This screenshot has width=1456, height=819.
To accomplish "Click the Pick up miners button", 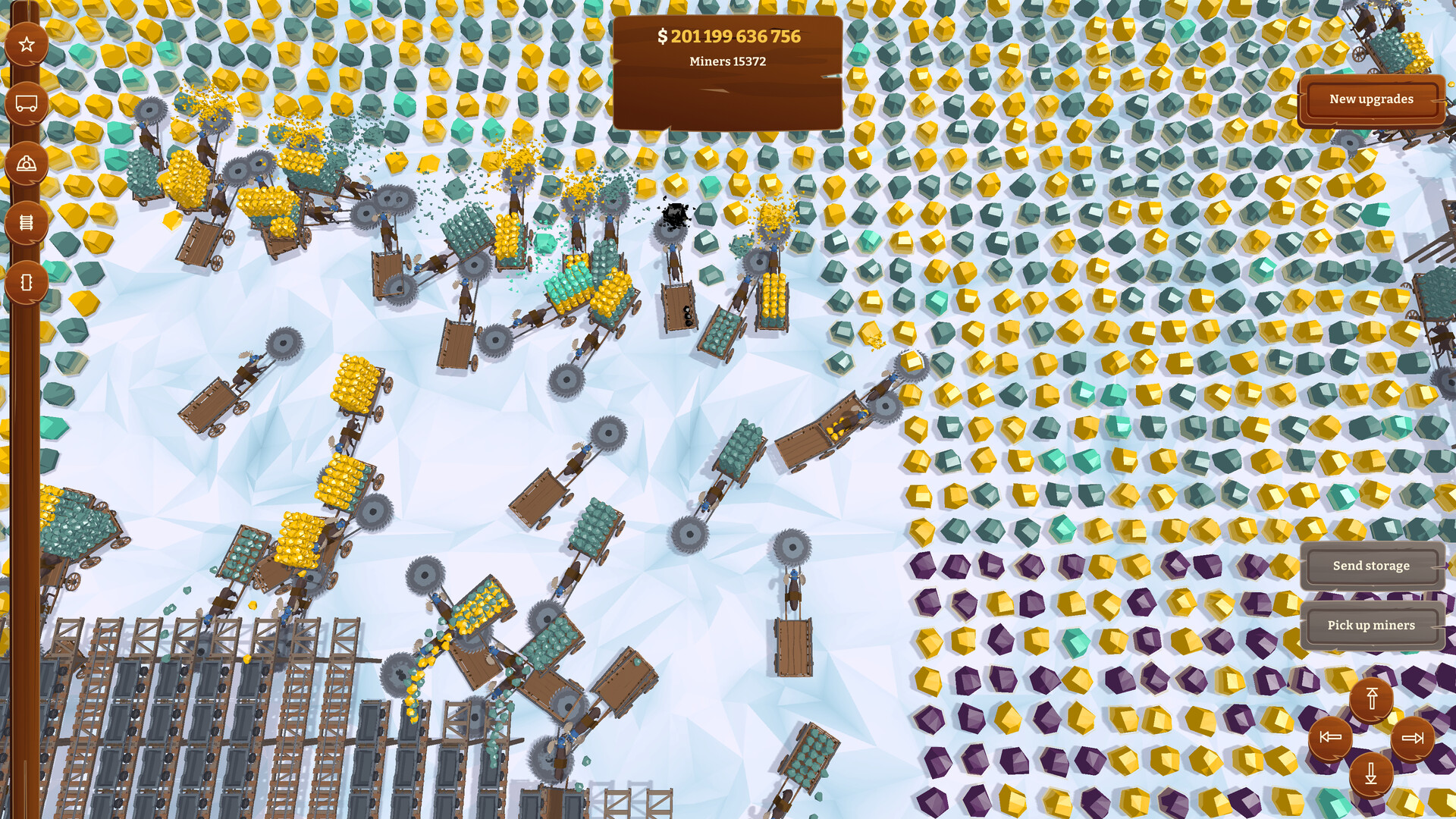I will point(1371,625).
